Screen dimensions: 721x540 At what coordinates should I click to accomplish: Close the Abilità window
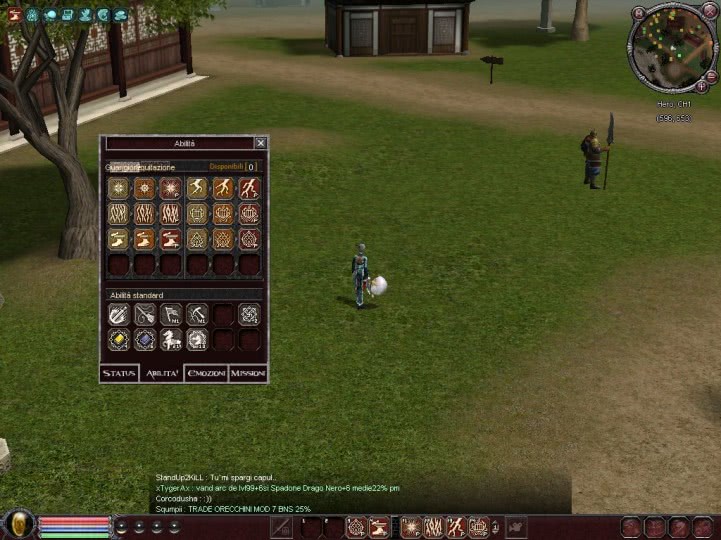[x=261, y=143]
